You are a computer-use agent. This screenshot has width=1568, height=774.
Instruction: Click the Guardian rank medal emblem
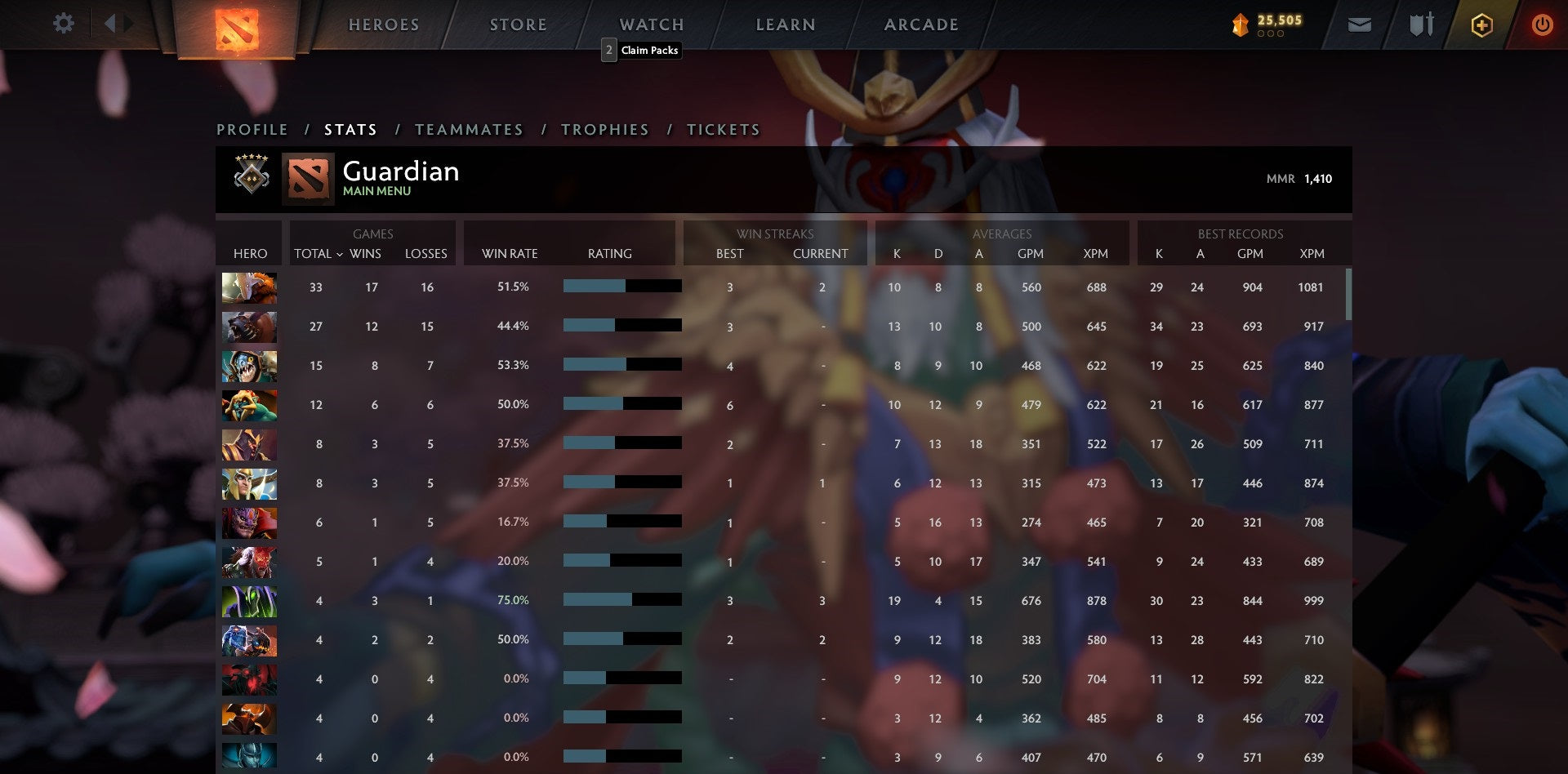[251, 178]
